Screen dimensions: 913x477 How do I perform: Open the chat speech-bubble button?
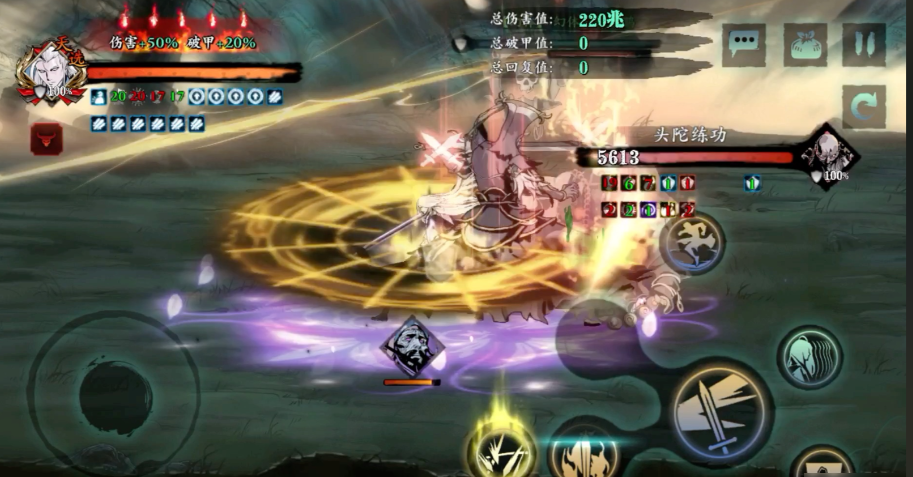[744, 45]
